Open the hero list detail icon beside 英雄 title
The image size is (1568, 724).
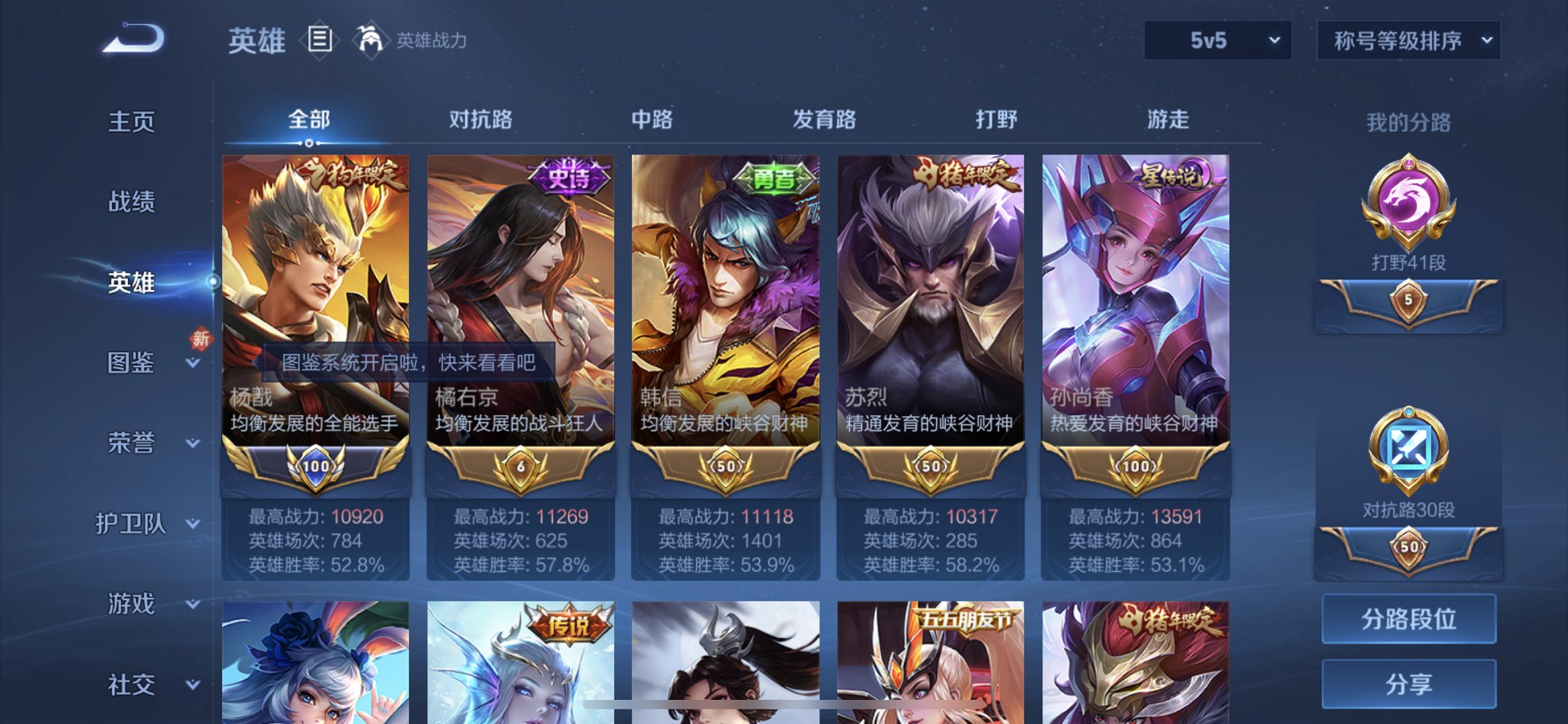pos(321,39)
